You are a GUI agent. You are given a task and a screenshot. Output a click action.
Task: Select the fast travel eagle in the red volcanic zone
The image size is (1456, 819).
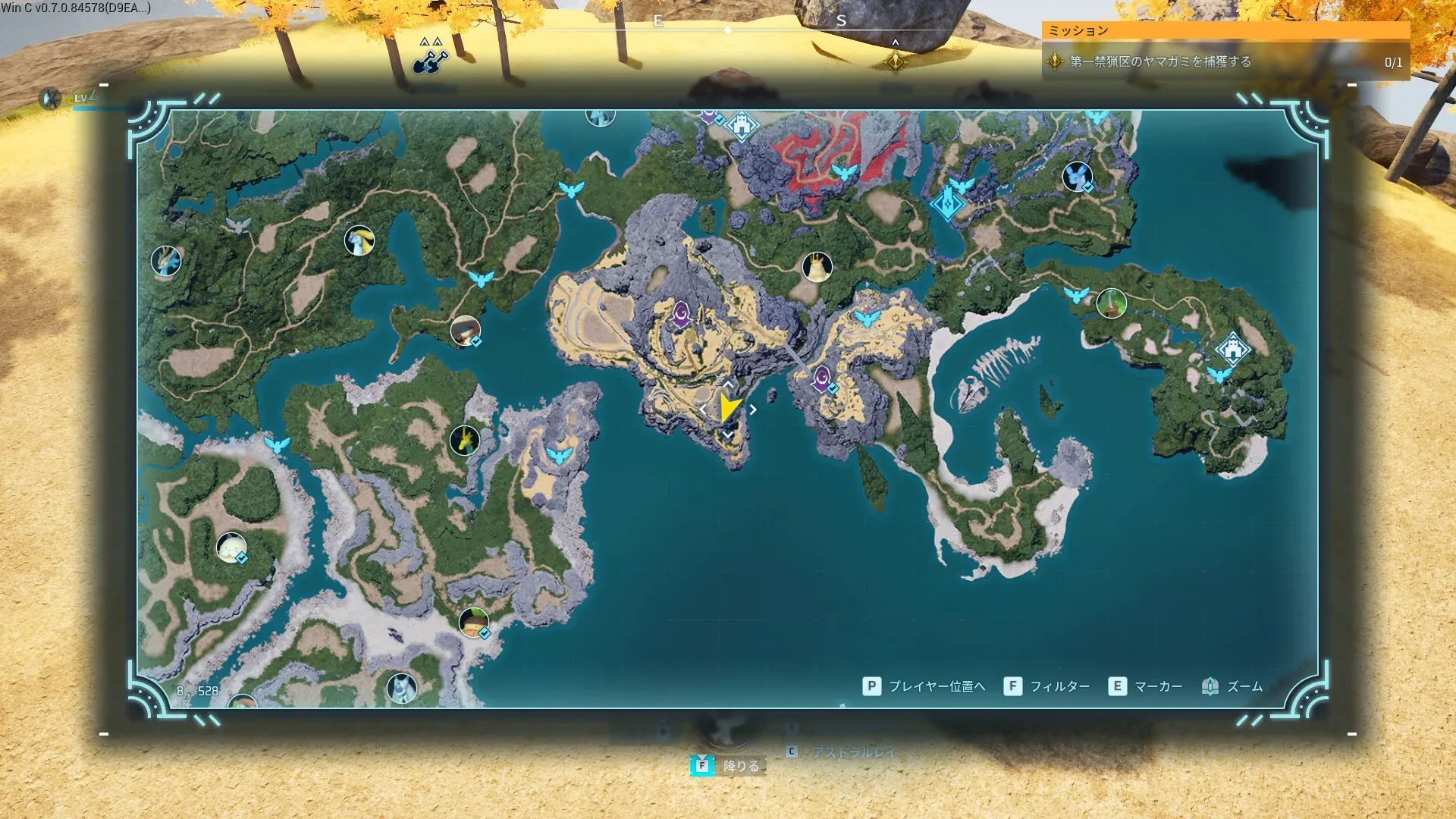point(843,172)
